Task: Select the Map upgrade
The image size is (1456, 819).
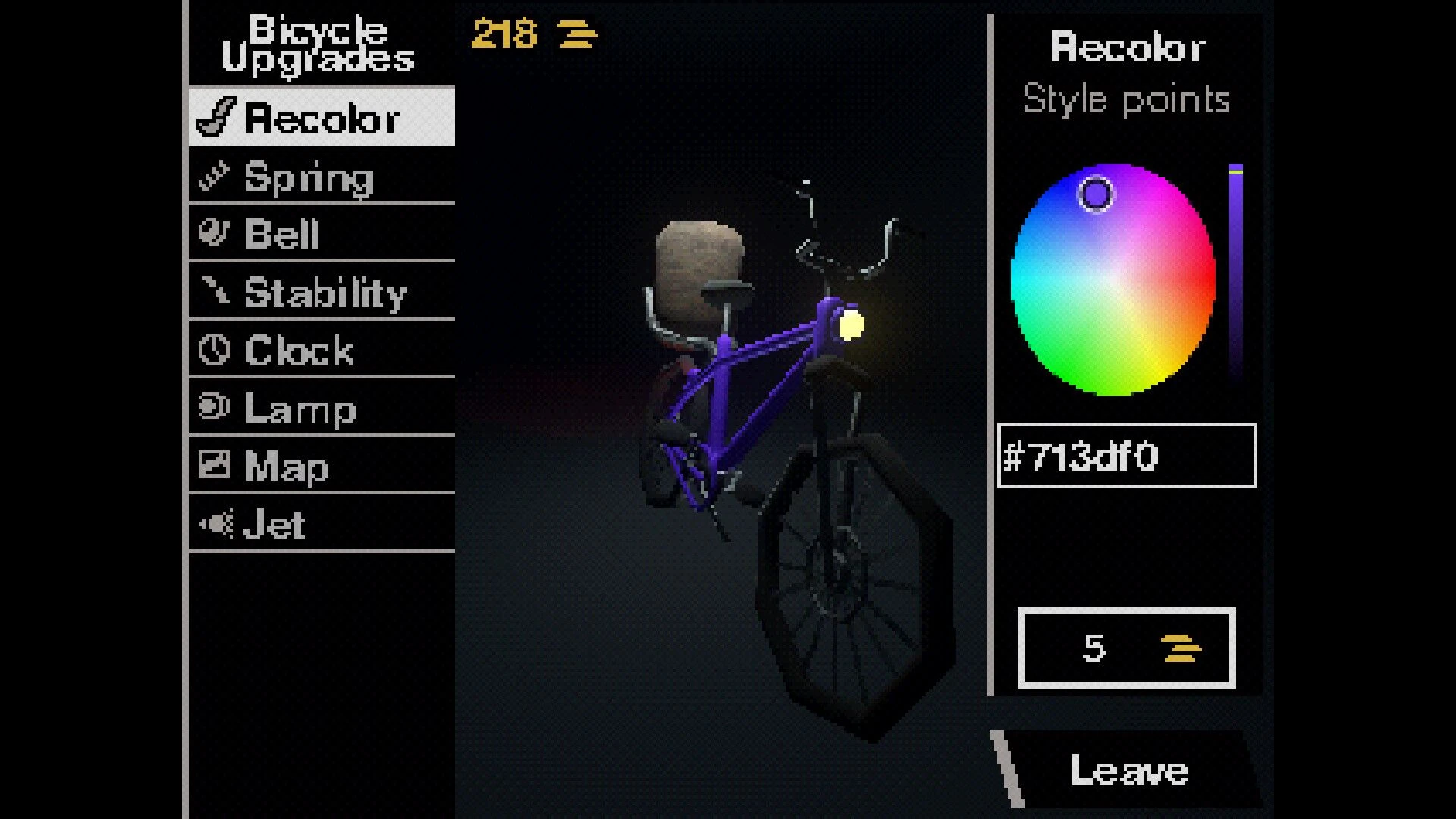Action: (x=322, y=466)
